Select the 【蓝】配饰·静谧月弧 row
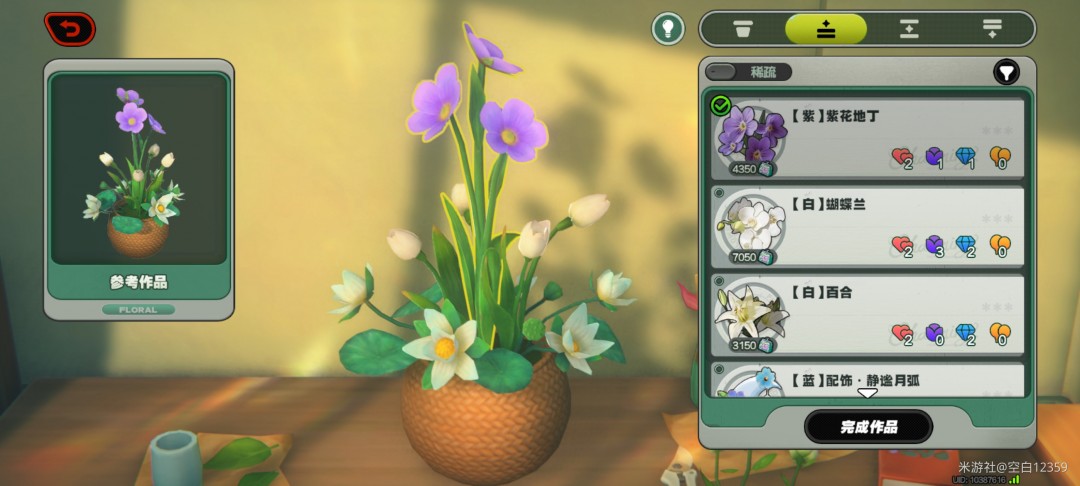1080x486 pixels. point(868,379)
